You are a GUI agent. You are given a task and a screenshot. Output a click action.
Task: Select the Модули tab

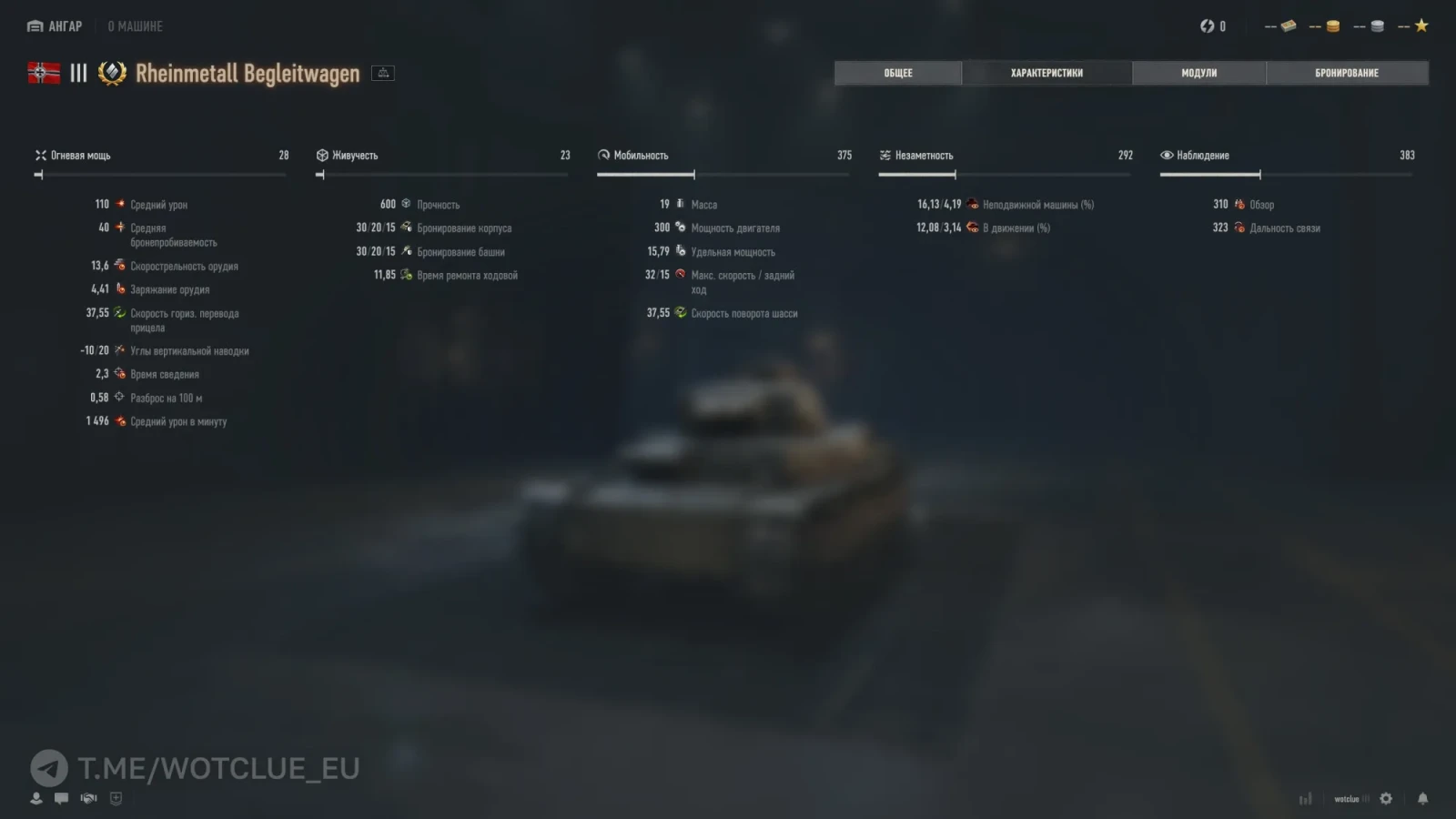[x=1198, y=73]
